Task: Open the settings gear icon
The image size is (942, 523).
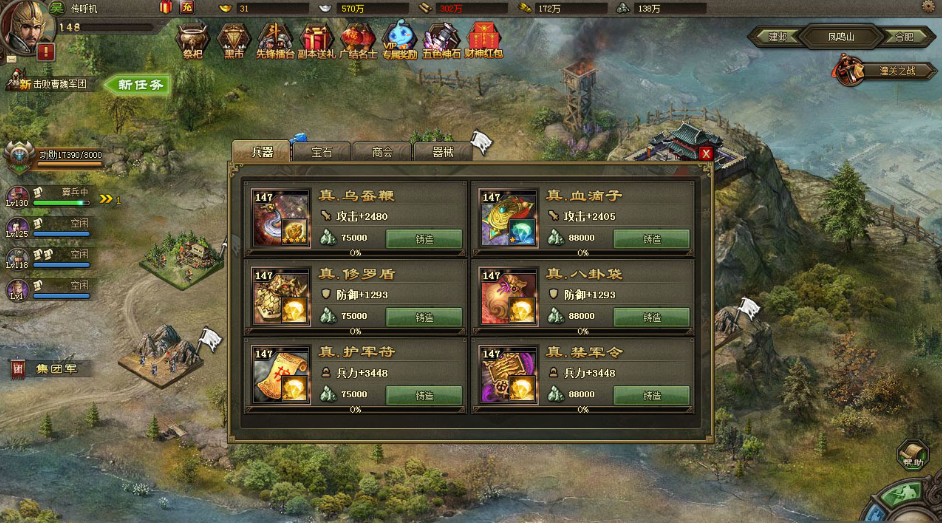Action: (927, 7)
